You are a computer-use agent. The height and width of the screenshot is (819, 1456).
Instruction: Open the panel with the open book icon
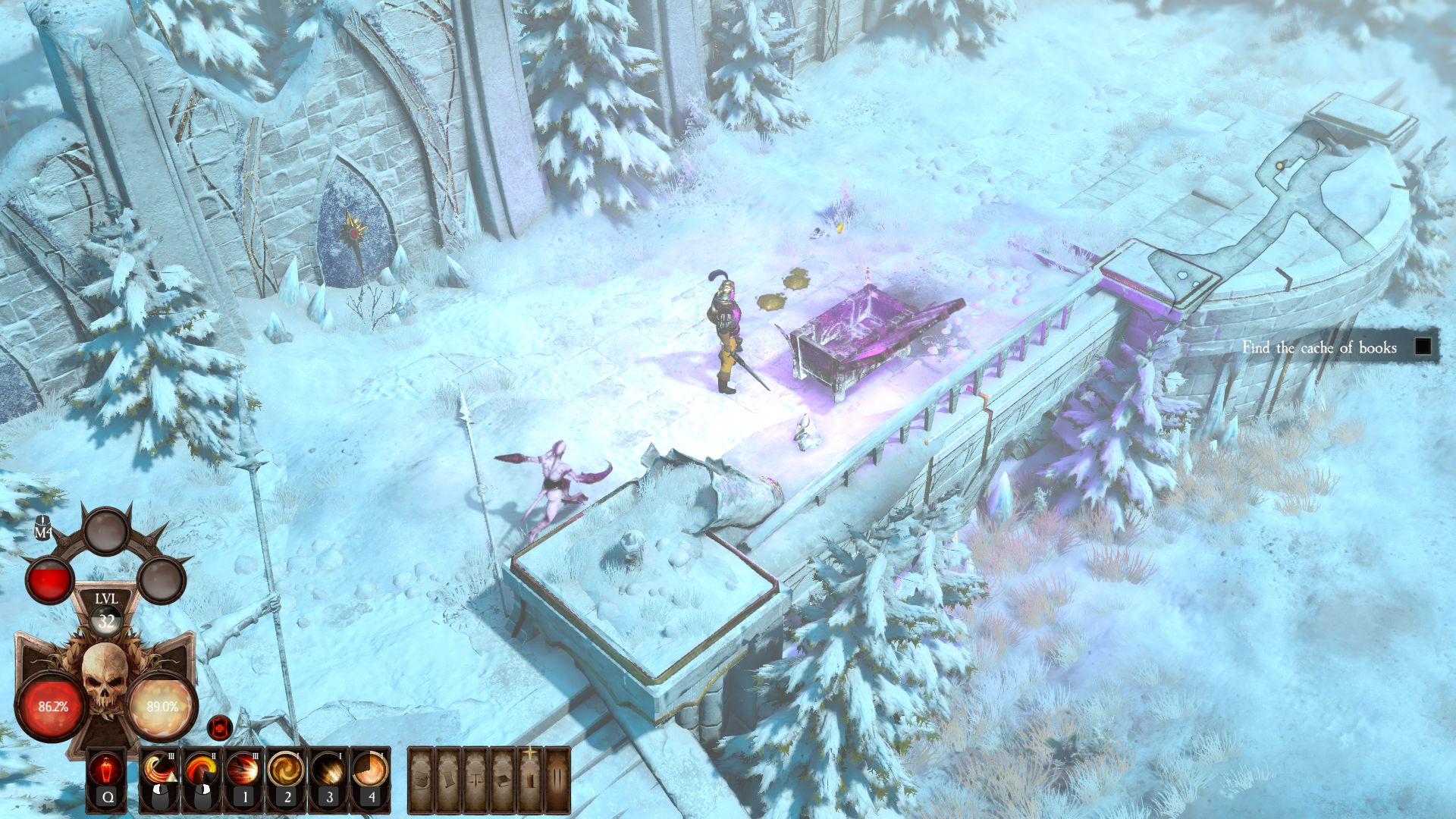(503, 779)
